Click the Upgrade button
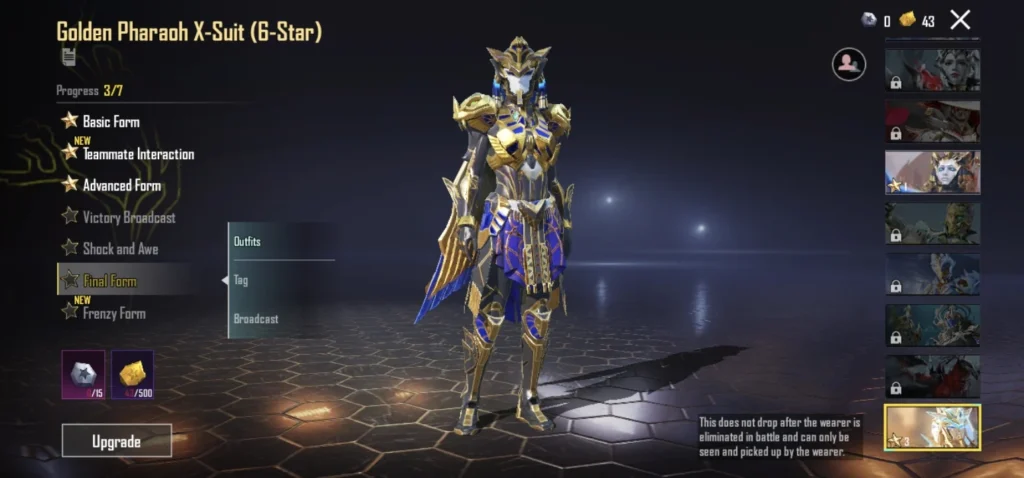This screenshot has width=1024, height=478. coord(116,441)
